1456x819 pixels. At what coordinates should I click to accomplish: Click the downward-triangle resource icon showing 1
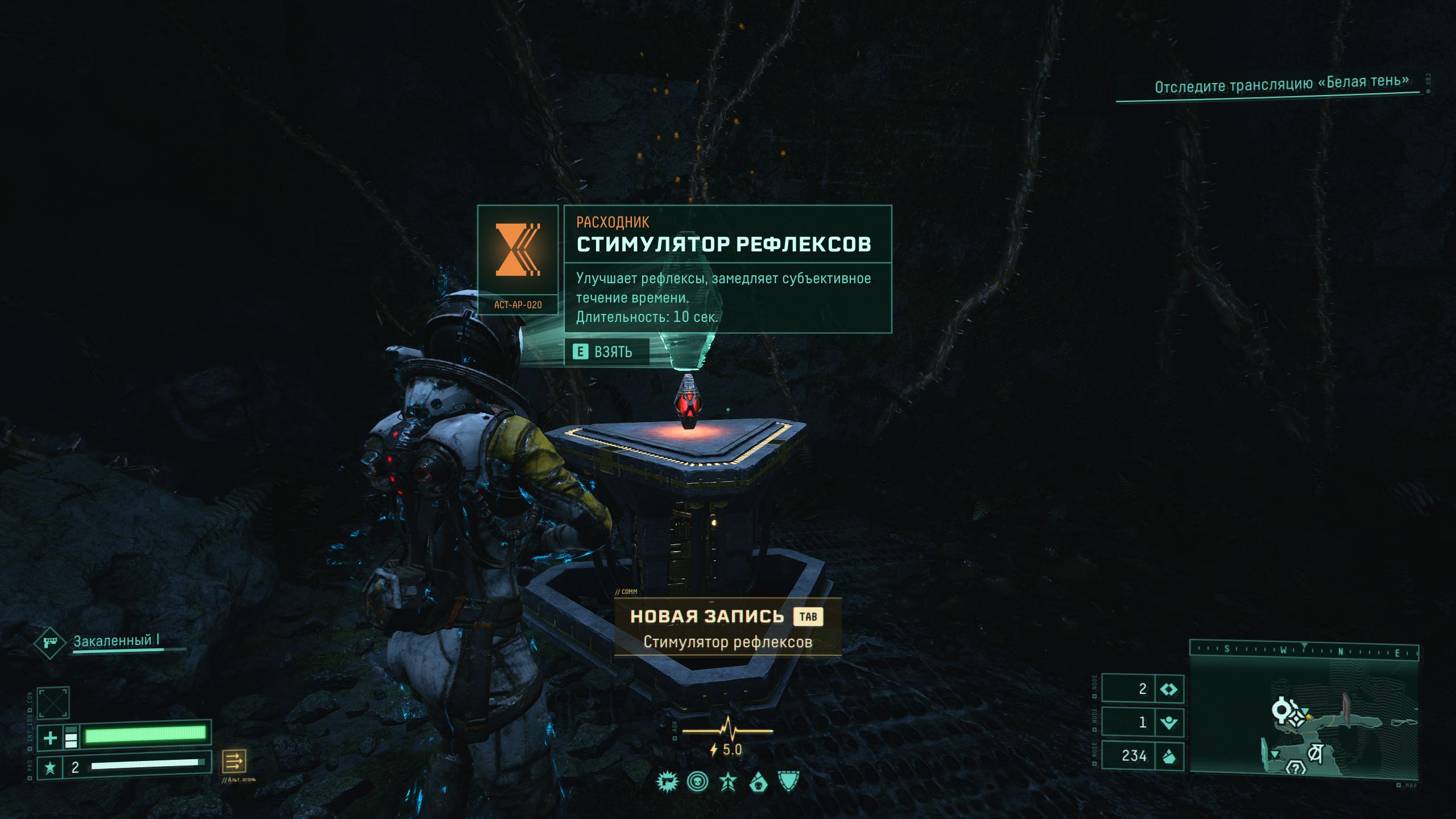1169,722
